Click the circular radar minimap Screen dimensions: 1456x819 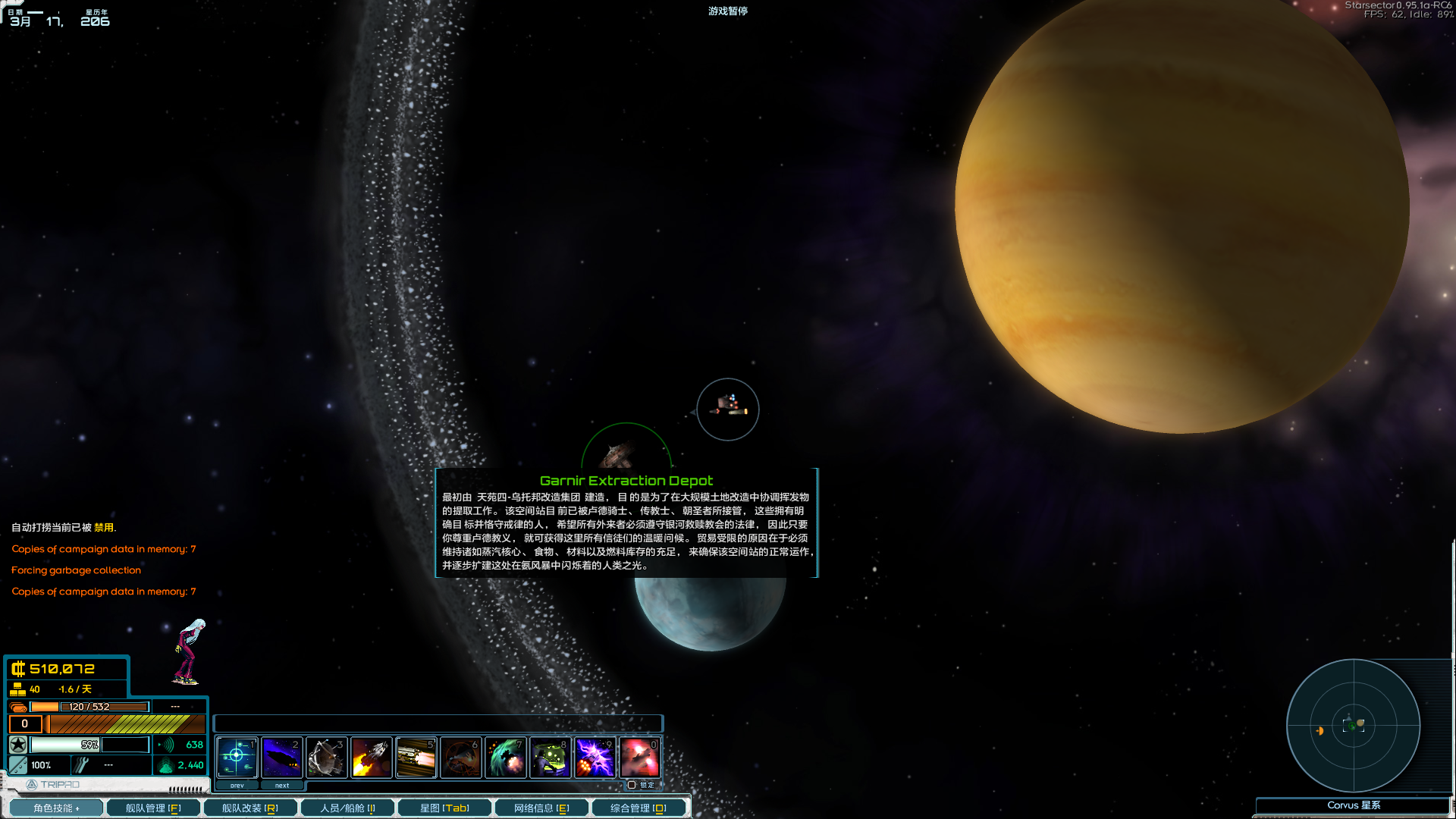[1353, 726]
